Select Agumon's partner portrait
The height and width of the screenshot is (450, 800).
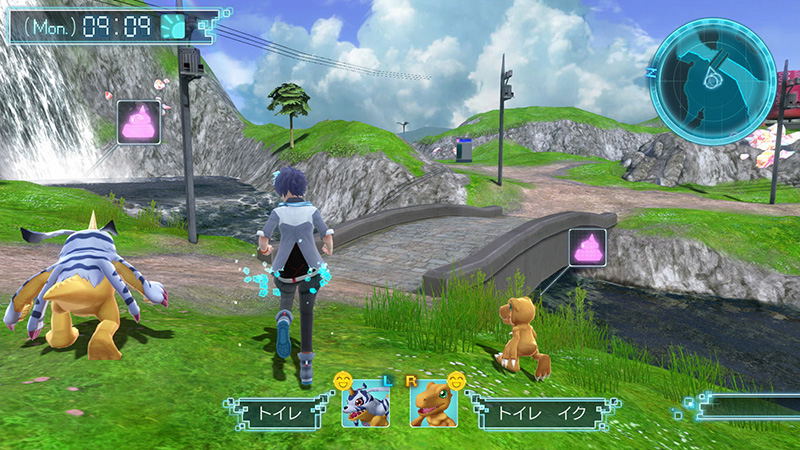point(433,404)
